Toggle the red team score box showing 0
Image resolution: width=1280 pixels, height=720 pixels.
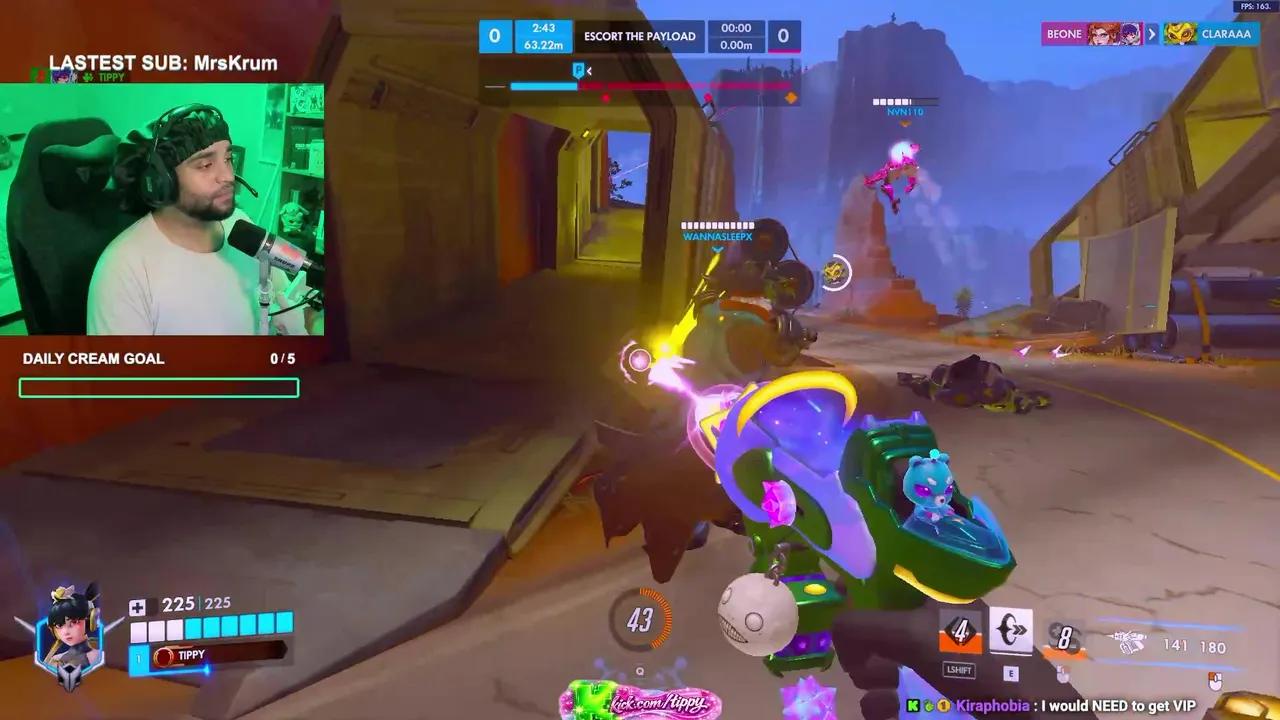tap(785, 36)
